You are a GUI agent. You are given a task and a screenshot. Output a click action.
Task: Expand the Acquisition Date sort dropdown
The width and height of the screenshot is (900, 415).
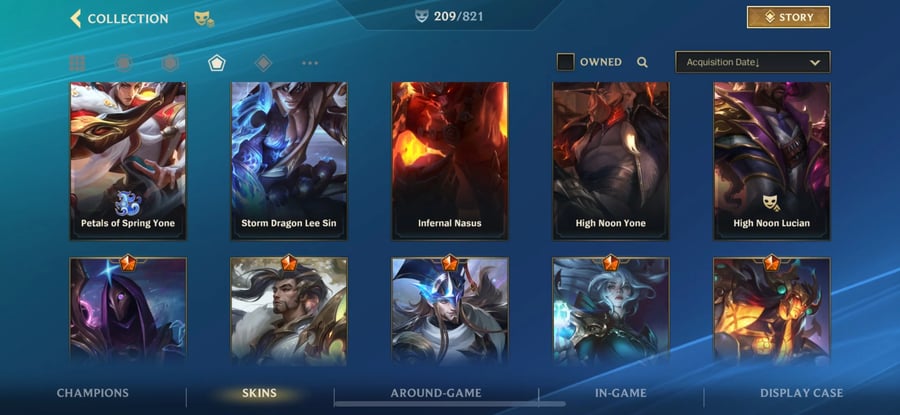pos(752,62)
